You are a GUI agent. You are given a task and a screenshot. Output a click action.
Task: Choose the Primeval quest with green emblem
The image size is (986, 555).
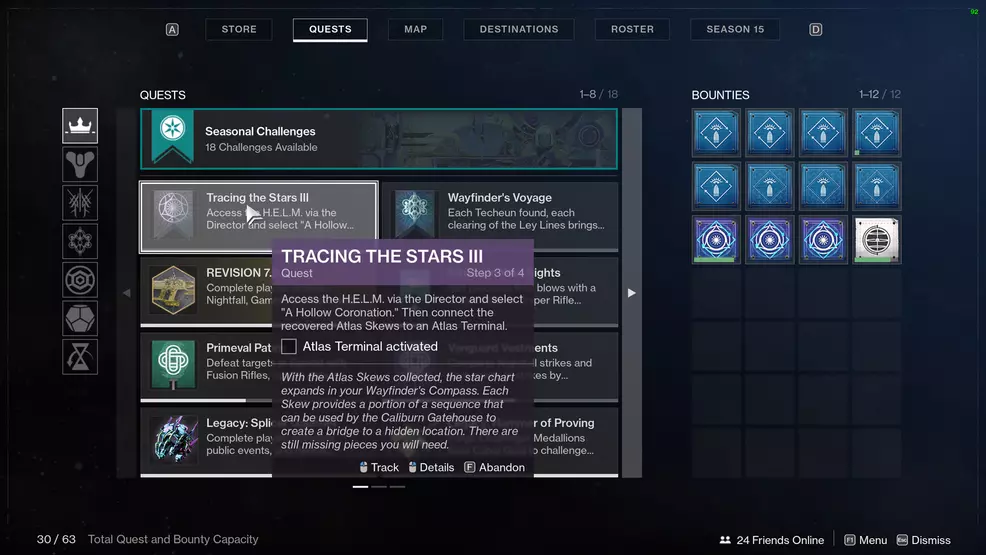tap(206, 362)
